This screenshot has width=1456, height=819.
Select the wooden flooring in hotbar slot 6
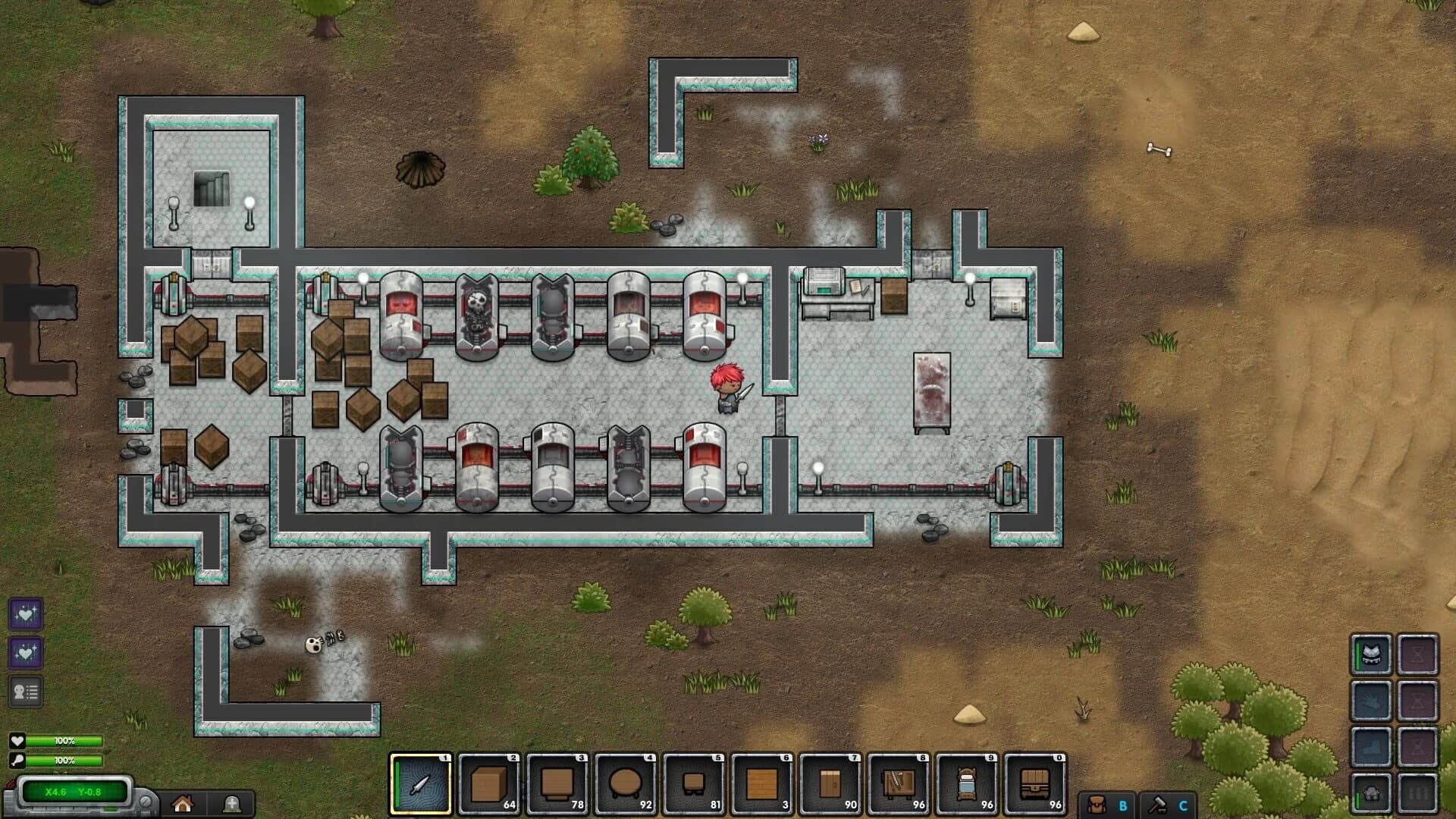pos(763,780)
